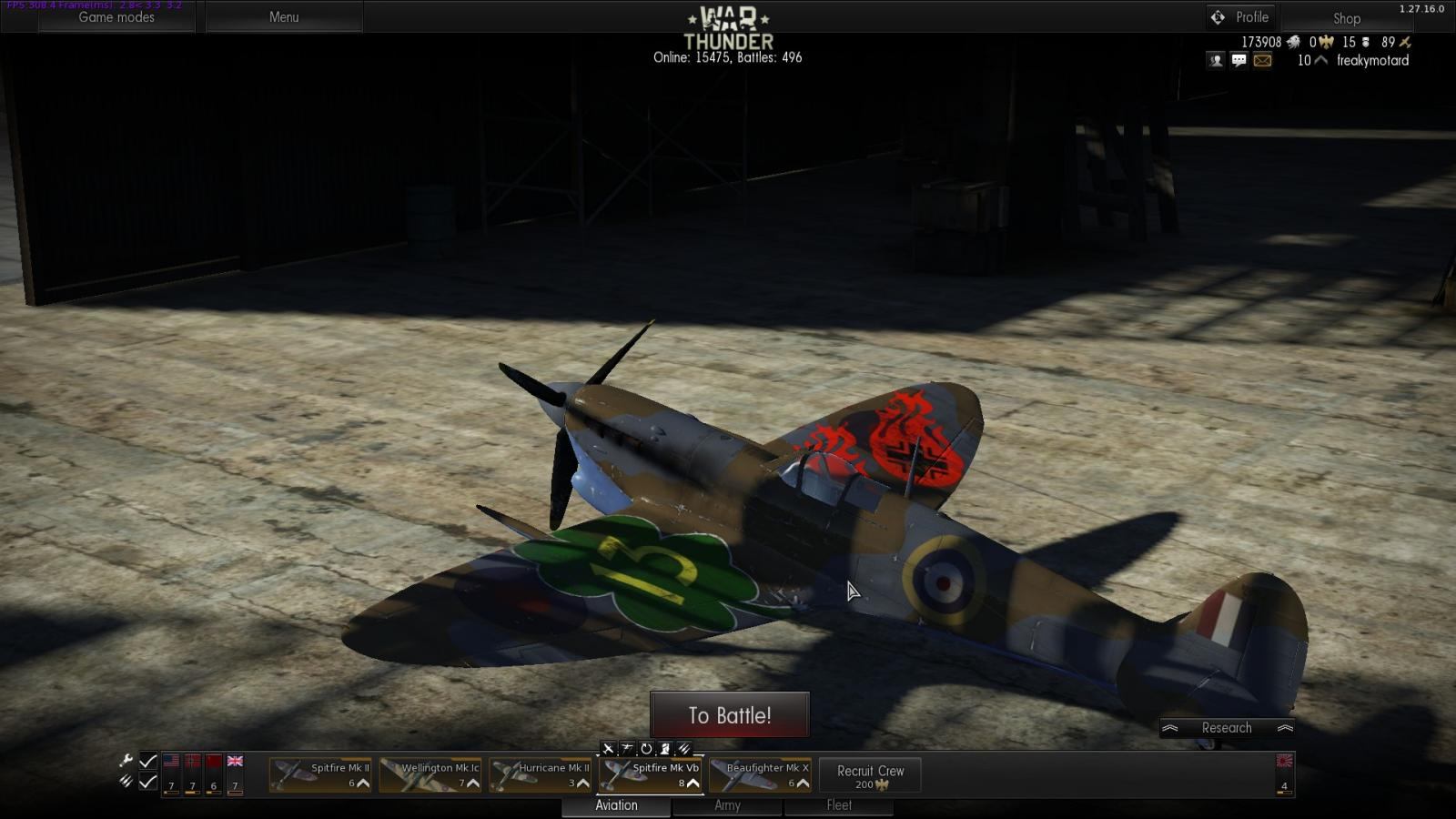1456x819 pixels.
Task: Select the USA flag nation
Action: (171, 762)
